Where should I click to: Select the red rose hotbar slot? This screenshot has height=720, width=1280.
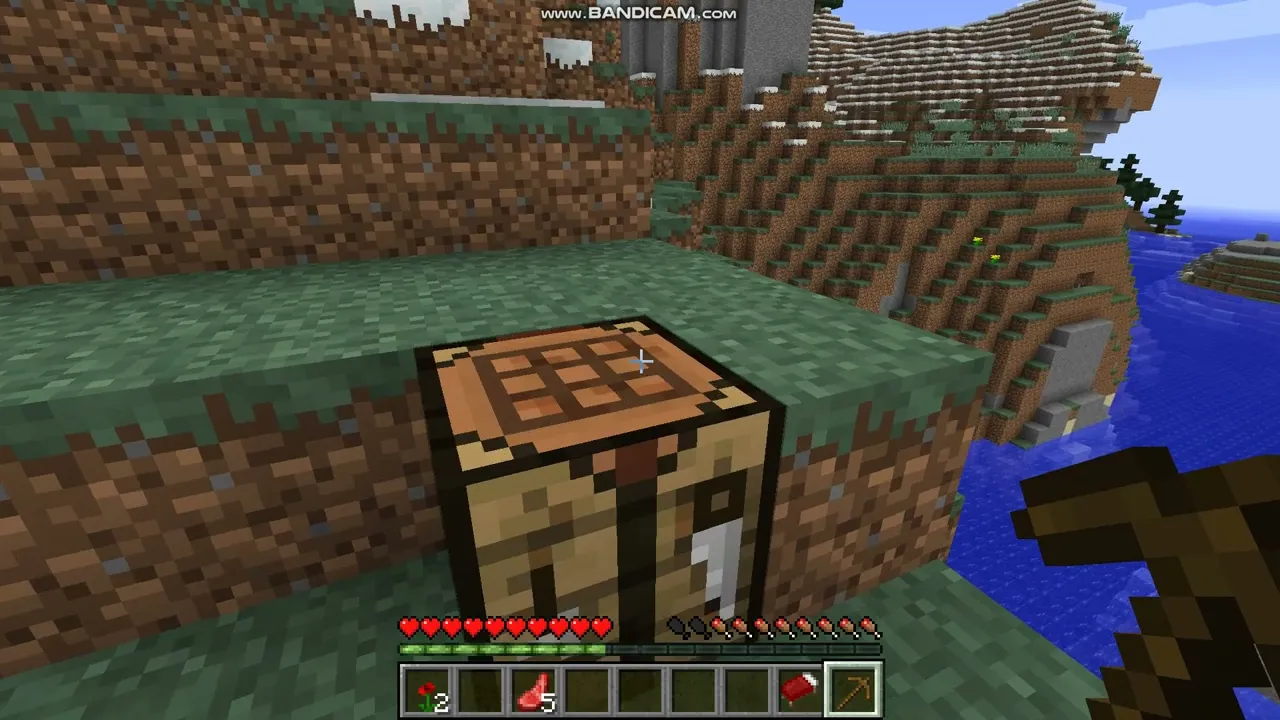(427, 691)
